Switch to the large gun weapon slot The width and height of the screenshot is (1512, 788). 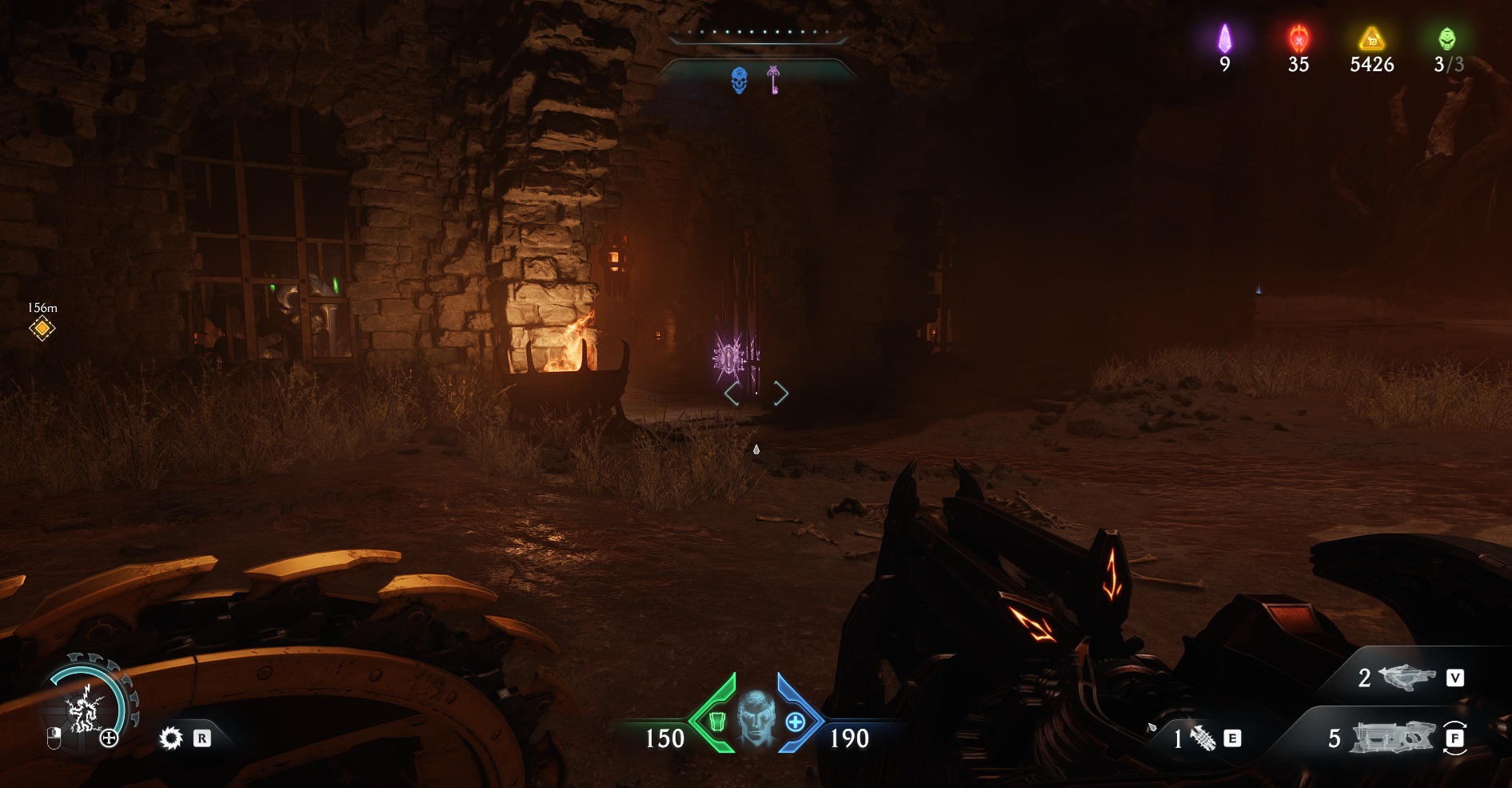click(1391, 738)
